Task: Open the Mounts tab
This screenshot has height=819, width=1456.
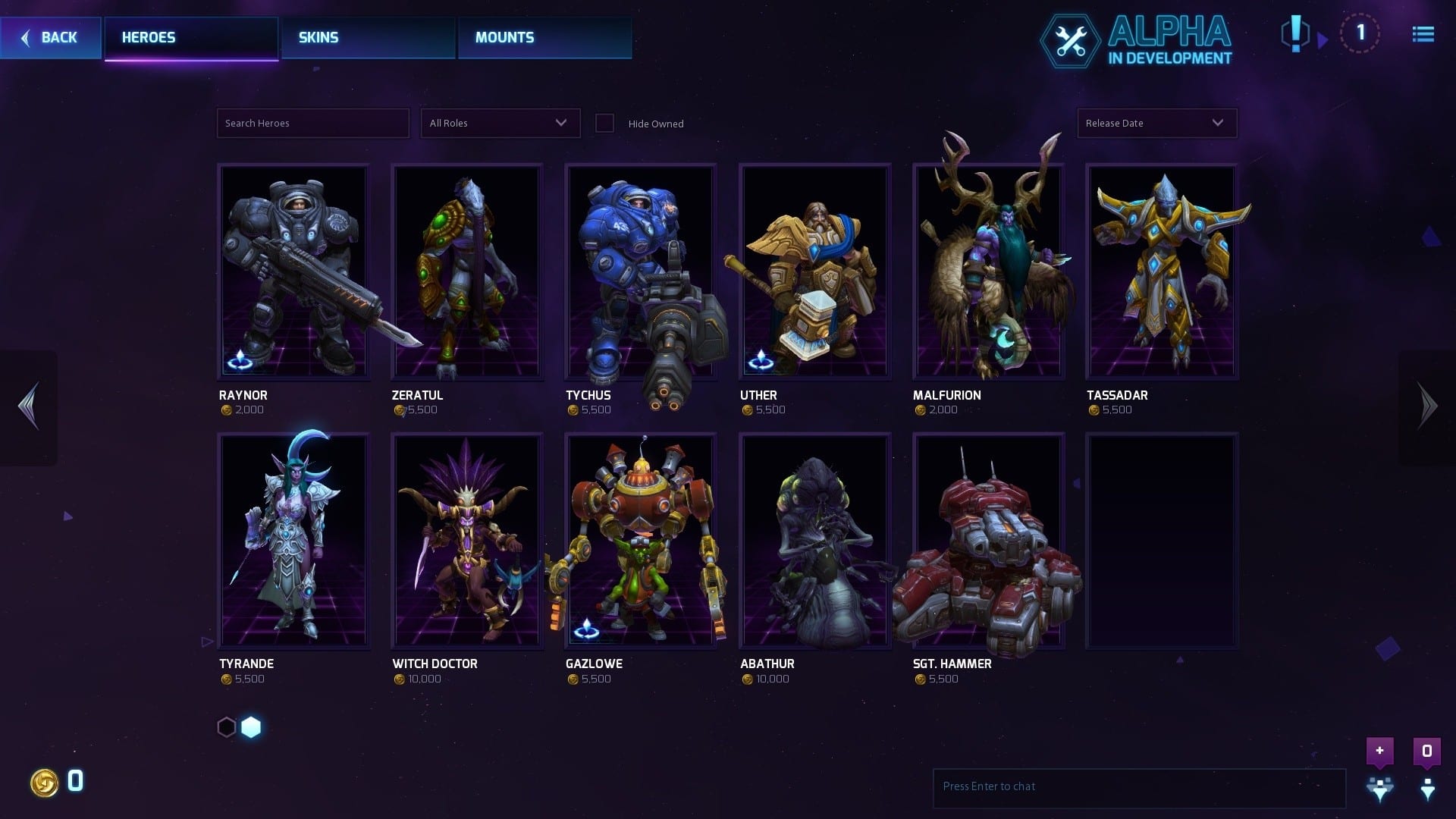Action: 544,38
